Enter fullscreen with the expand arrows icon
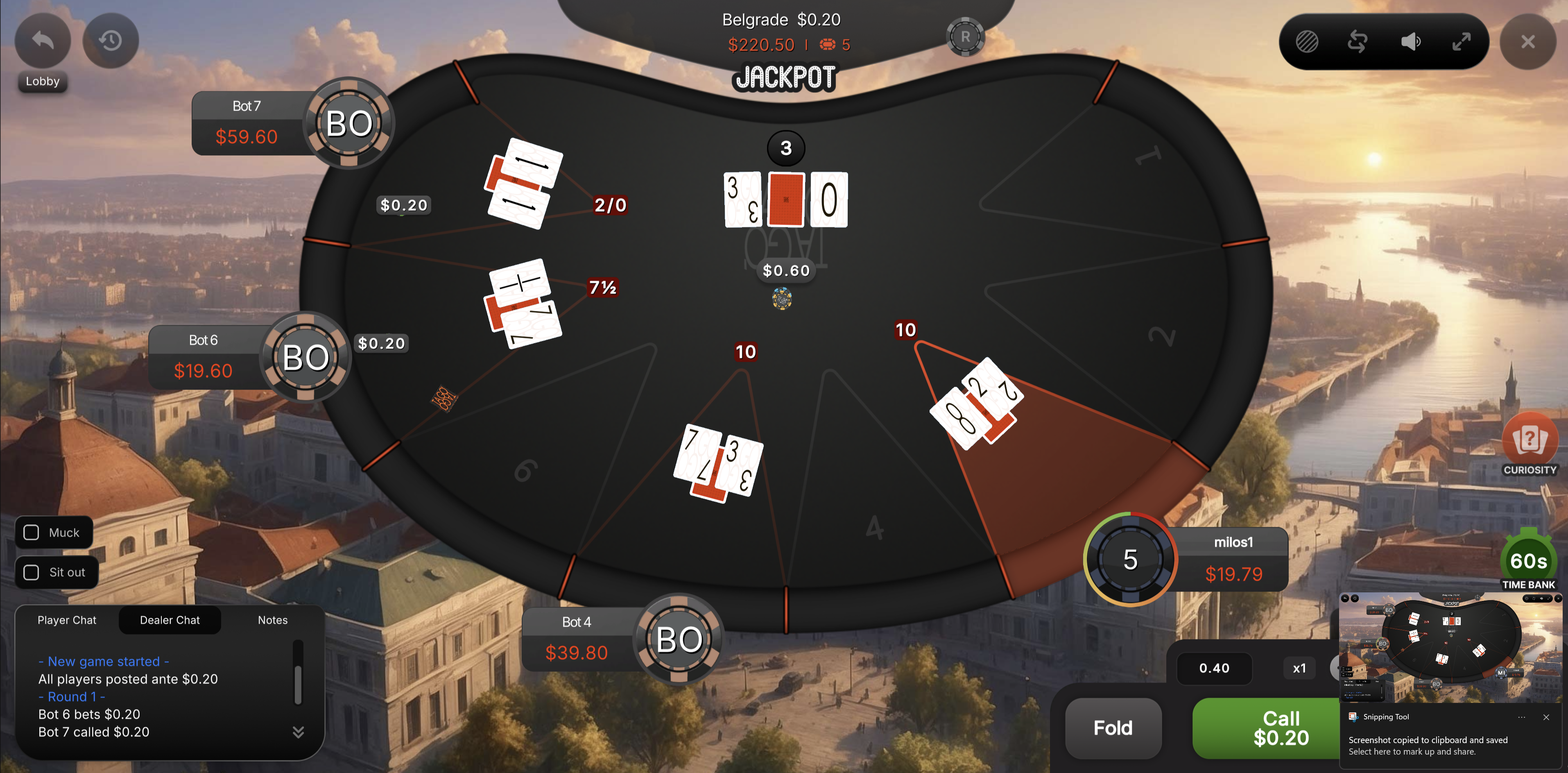1568x773 pixels. [1462, 41]
